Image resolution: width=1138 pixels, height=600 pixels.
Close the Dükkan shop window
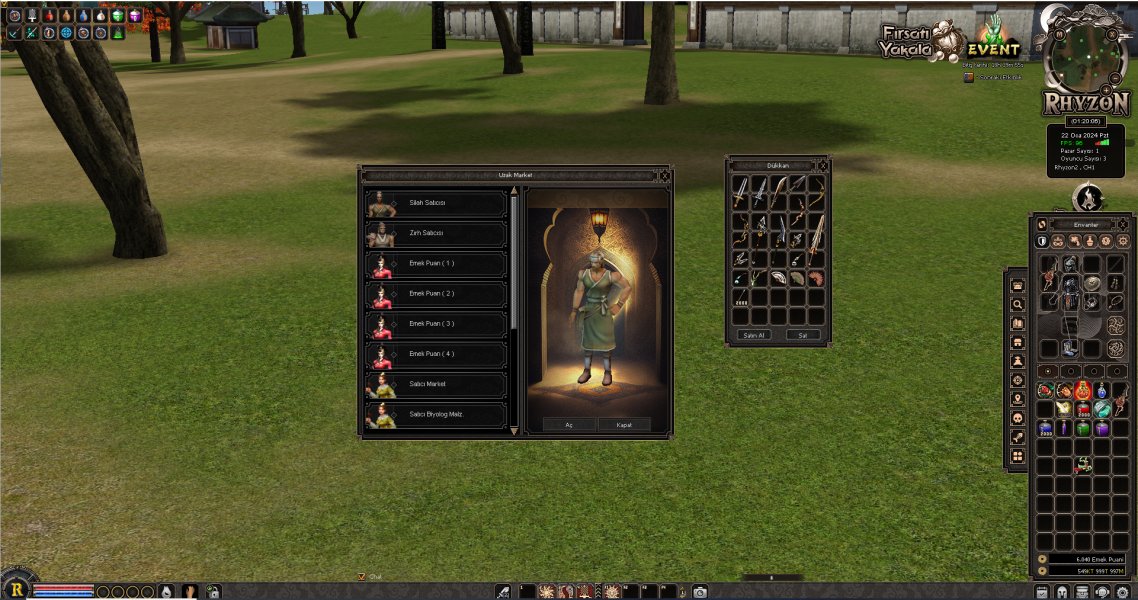pos(821,165)
